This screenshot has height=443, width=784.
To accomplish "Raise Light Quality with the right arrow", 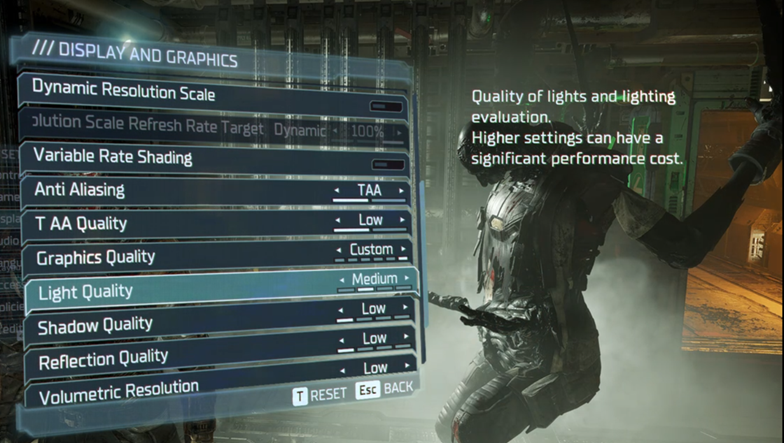I will (407, 279).
